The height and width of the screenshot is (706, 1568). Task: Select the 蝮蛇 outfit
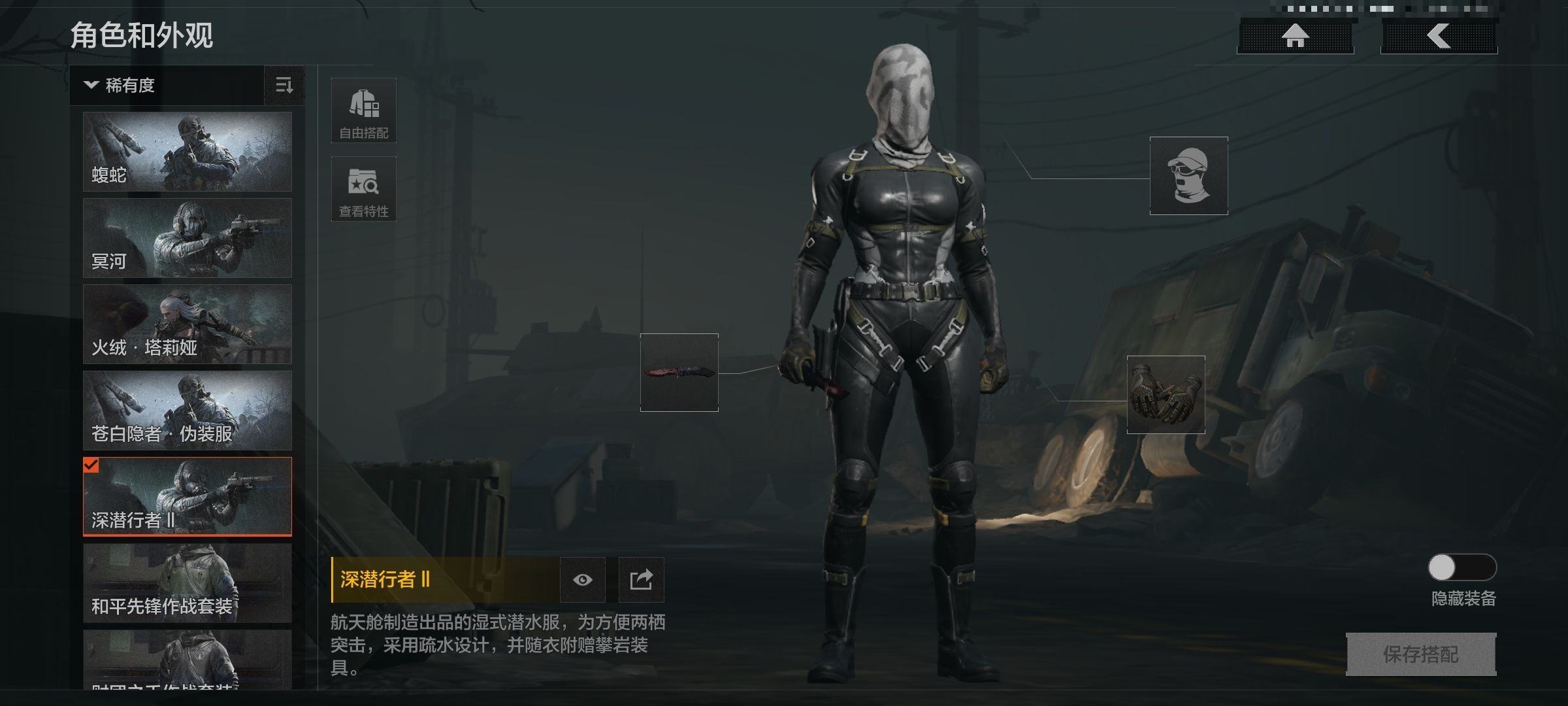tap(187, 152)
